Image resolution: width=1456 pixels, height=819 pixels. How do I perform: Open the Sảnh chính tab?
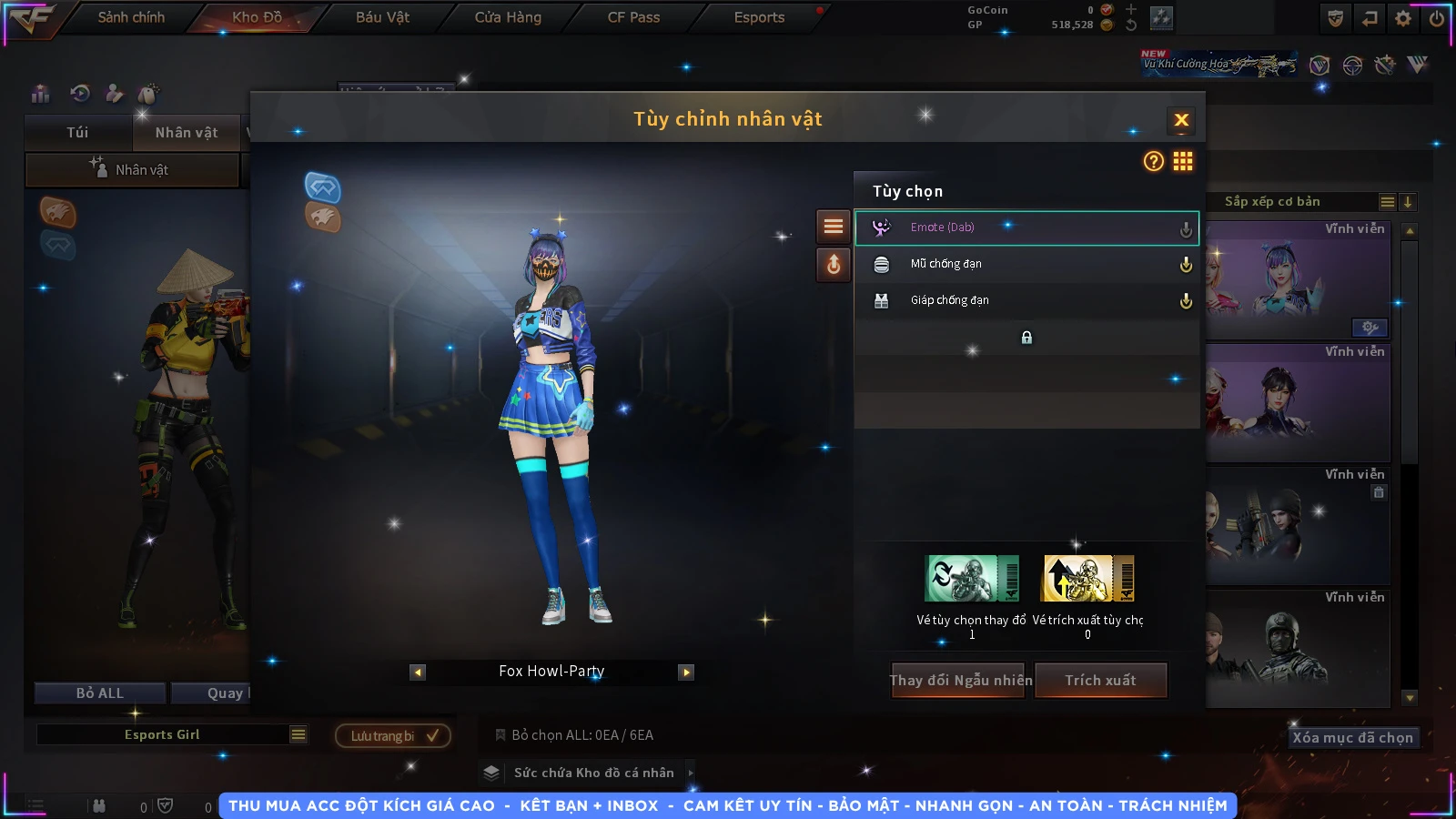(131, 17)
